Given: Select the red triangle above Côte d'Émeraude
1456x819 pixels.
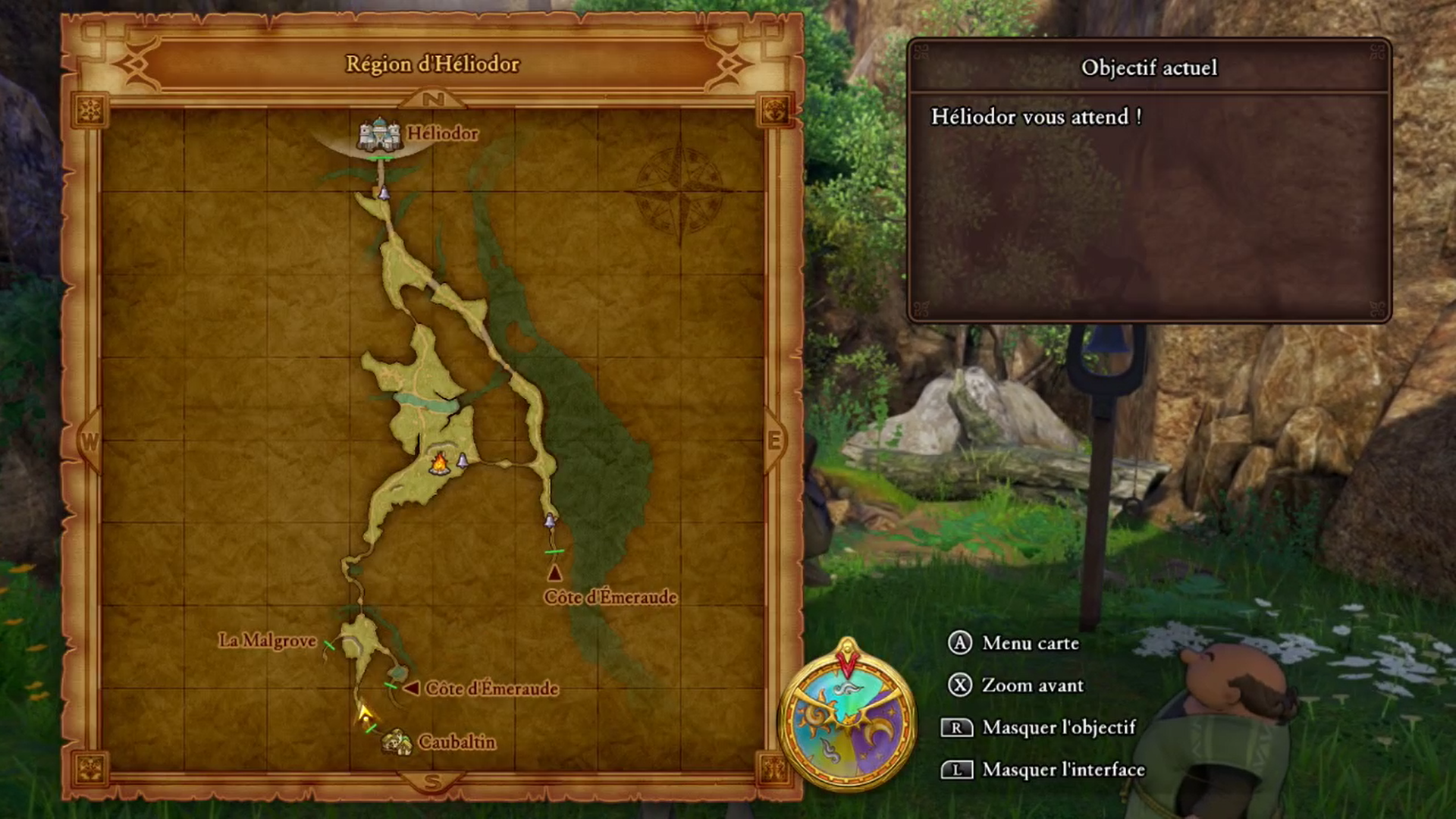Looking at the screenshot, I should pos(554,573).
